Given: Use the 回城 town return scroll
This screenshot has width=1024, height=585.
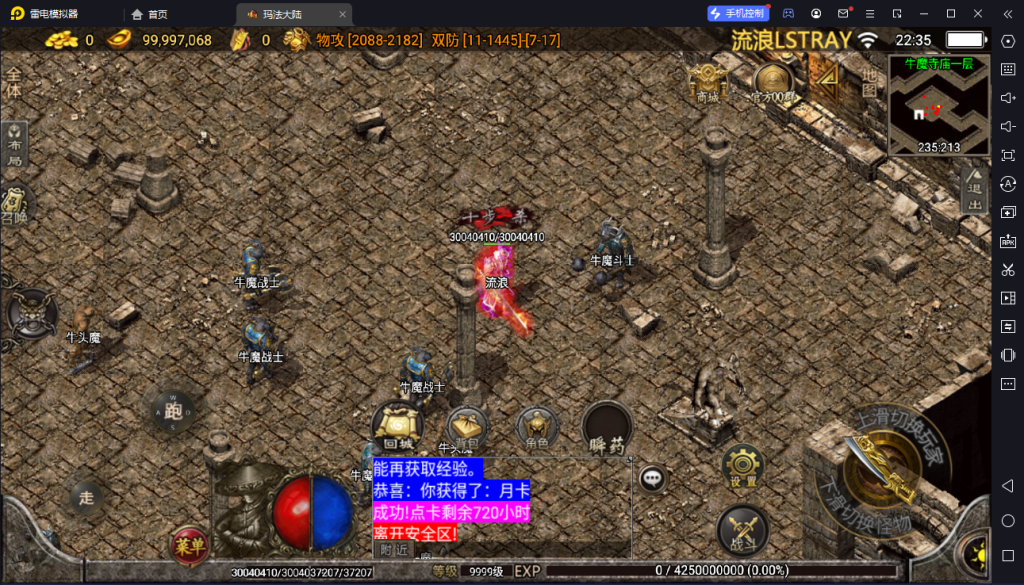Looking at the screenshot, I should 397,427.
